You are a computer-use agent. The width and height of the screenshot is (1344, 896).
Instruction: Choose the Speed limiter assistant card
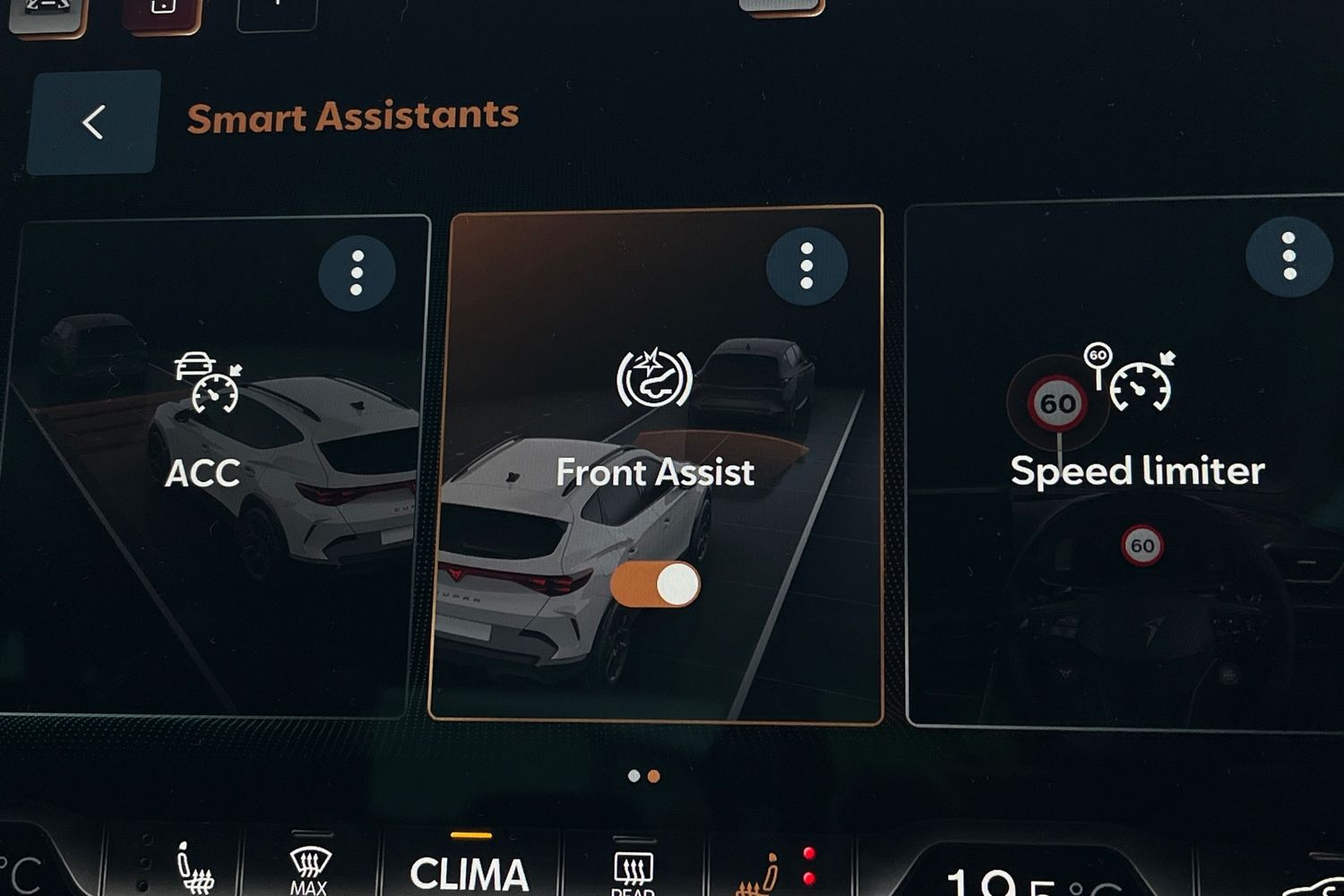pos(1136,471)
